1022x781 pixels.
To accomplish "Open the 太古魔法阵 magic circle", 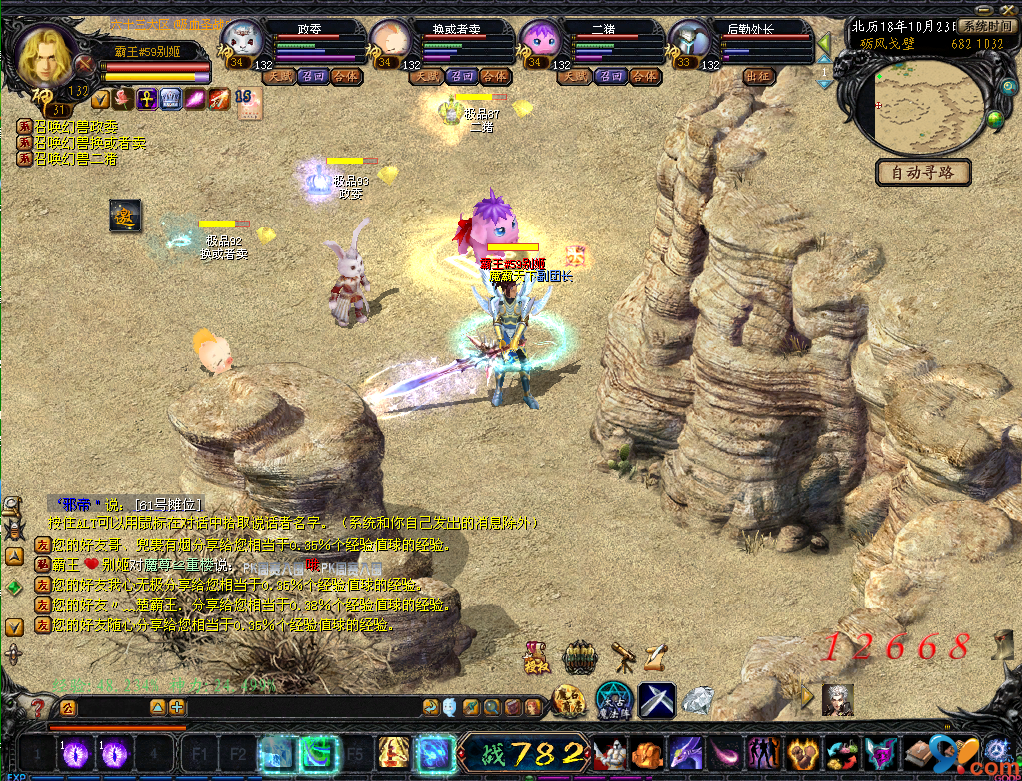I will [612, 700].
